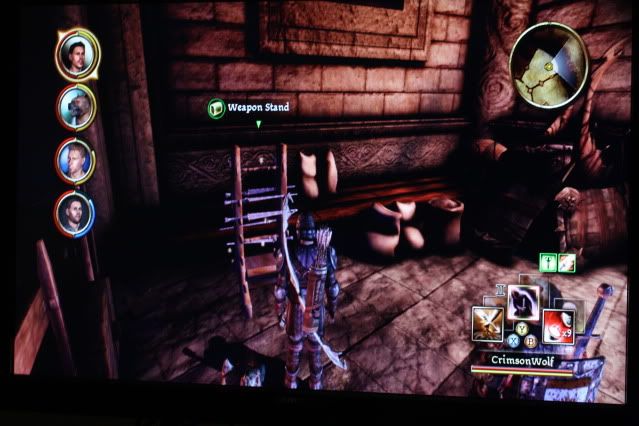Select the highlighted party leader portrait

coord(77,55)
